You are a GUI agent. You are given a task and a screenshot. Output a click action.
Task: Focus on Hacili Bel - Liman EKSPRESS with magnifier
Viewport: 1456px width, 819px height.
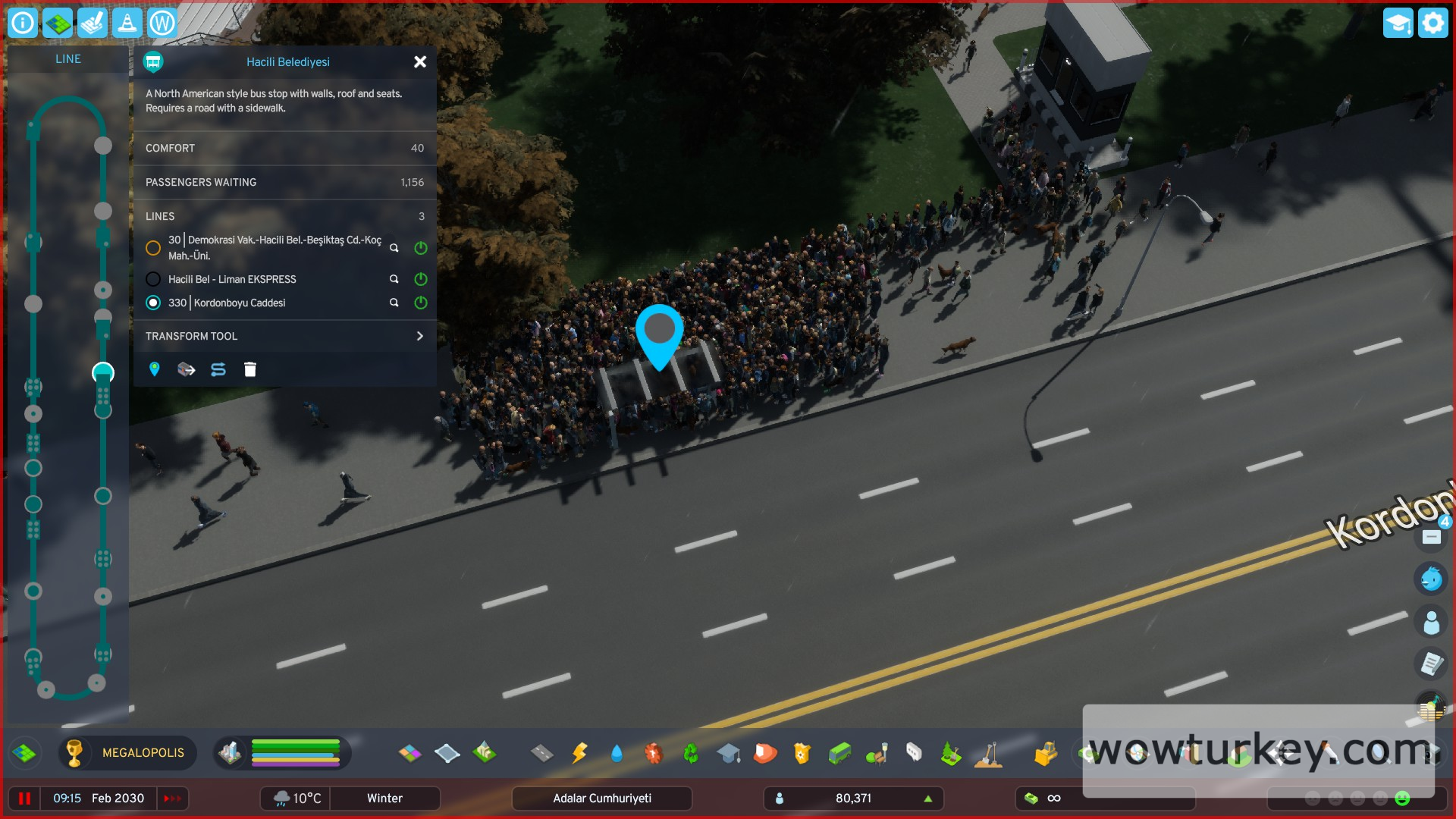394,279
